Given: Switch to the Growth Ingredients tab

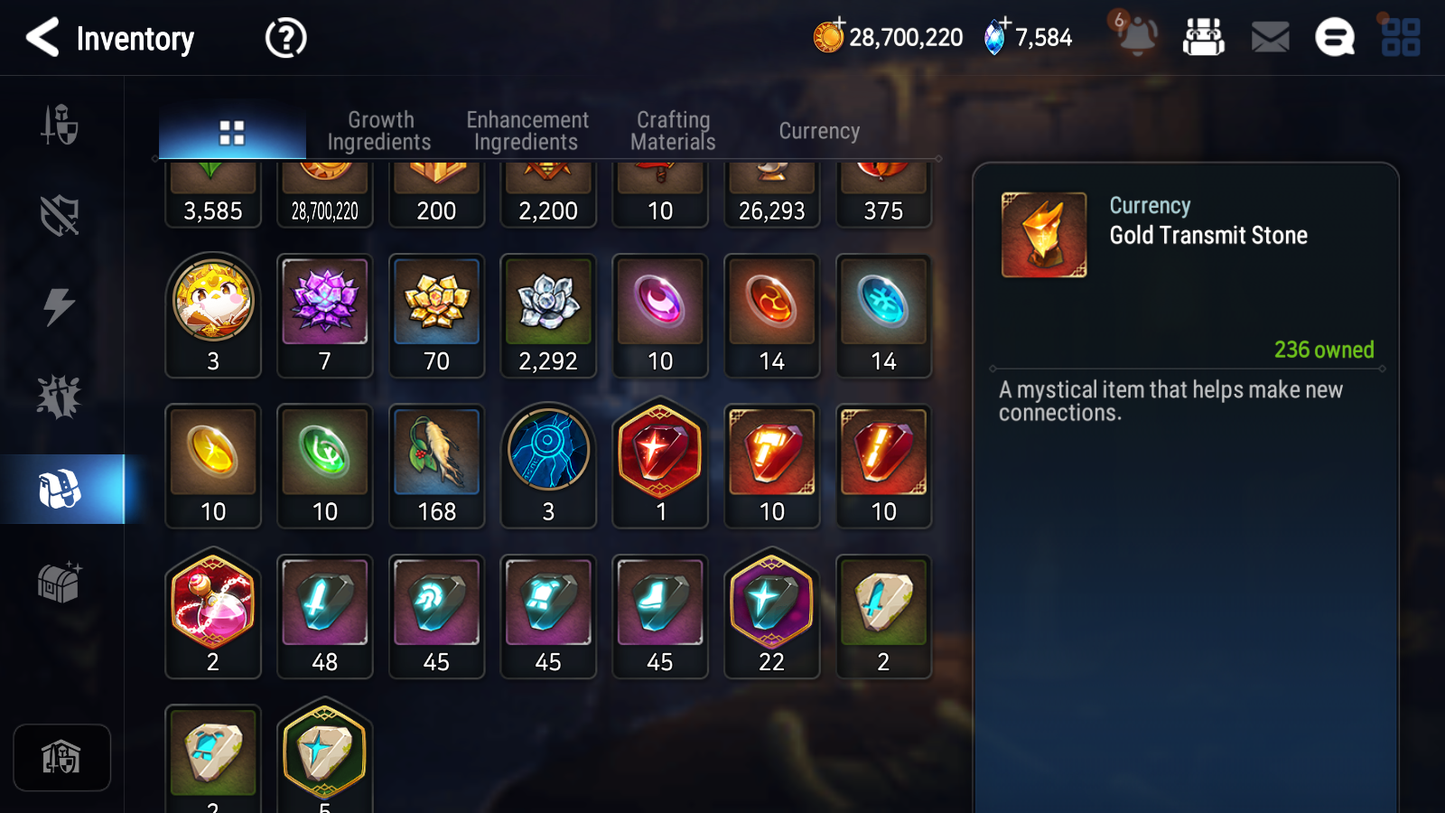Looking at the screenshot, I should click(380, 131).
